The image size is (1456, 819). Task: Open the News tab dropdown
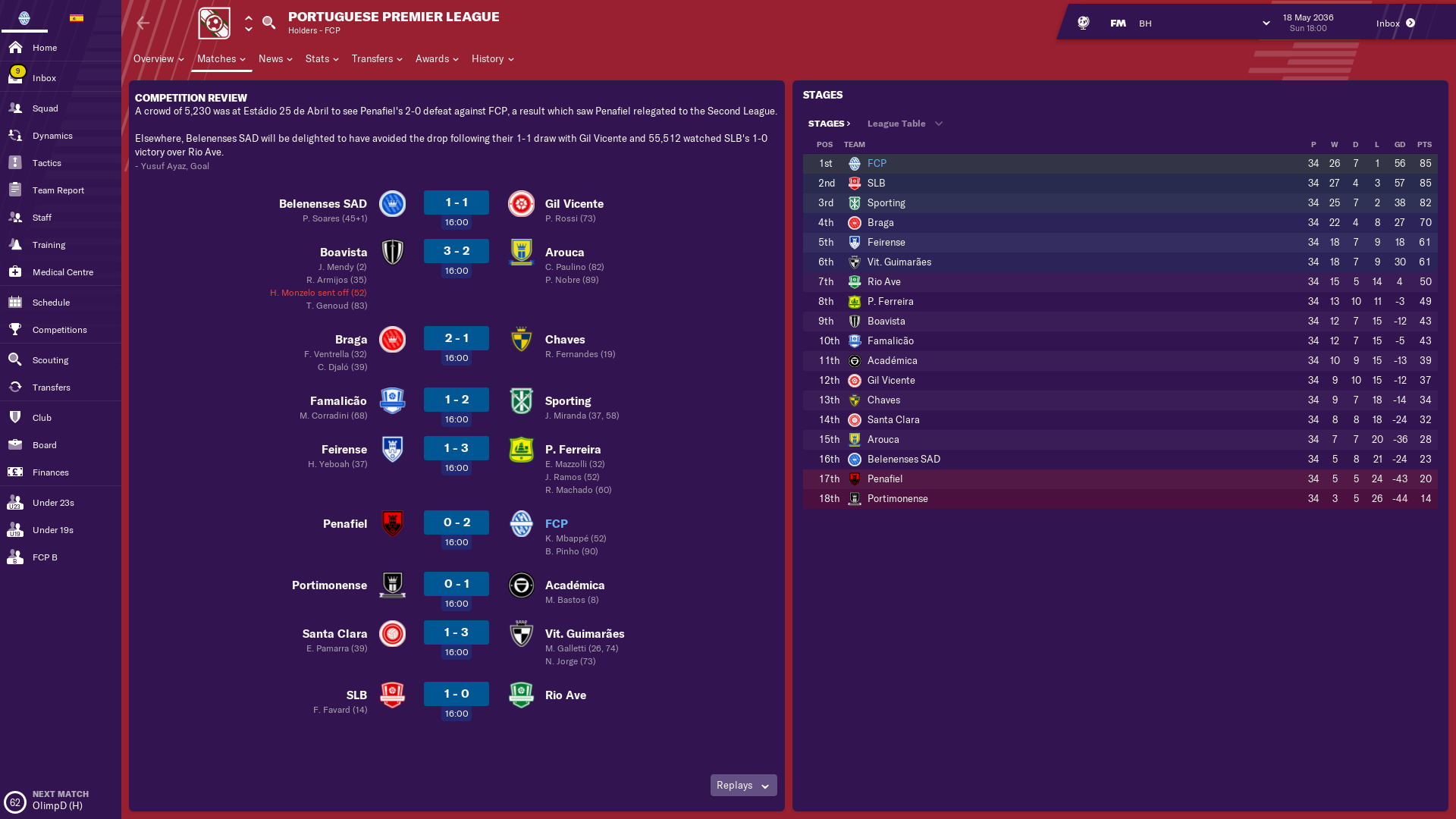pos(275,59)
